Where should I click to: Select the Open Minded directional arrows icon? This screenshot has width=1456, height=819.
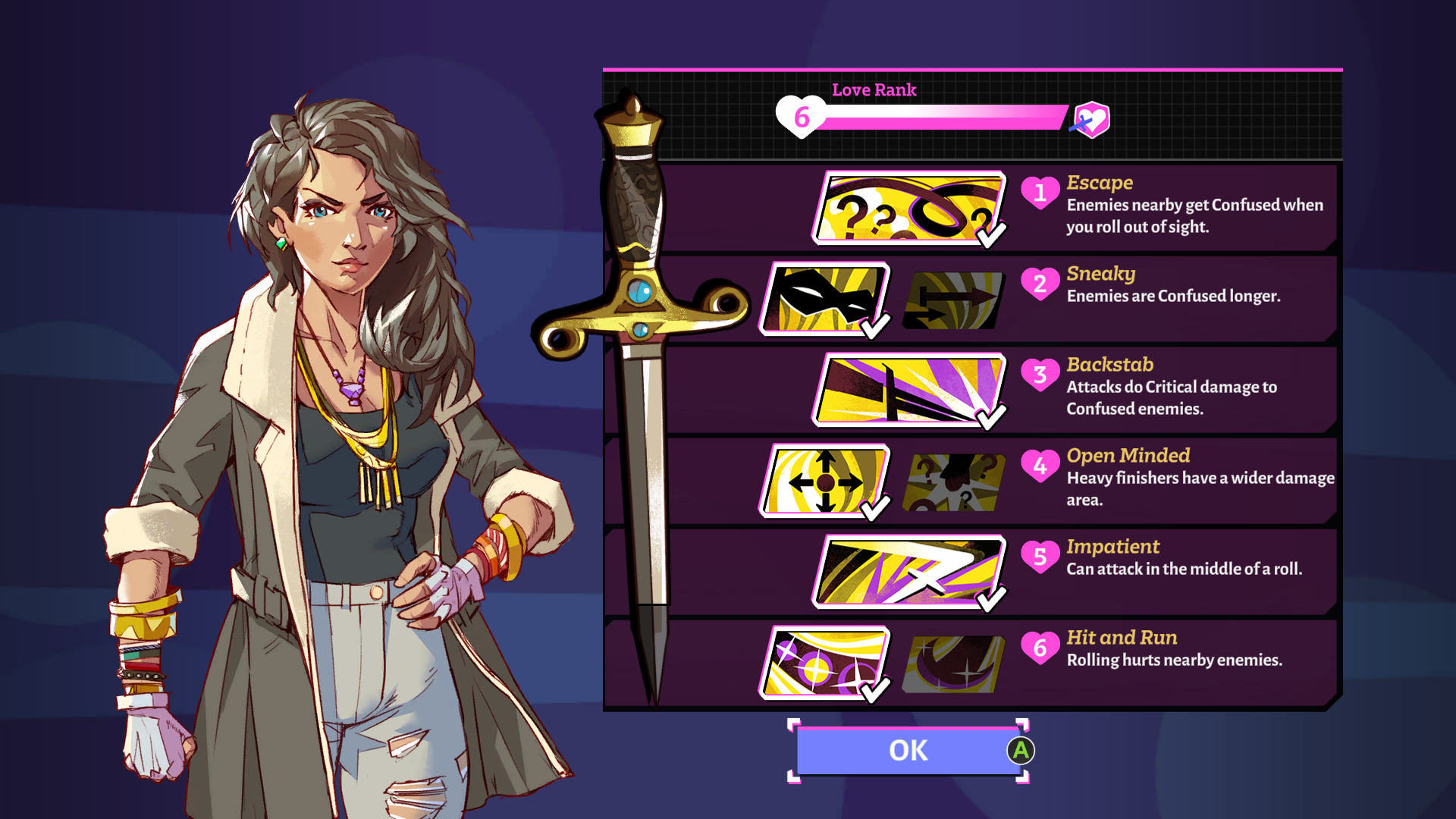tap(827, 479)
